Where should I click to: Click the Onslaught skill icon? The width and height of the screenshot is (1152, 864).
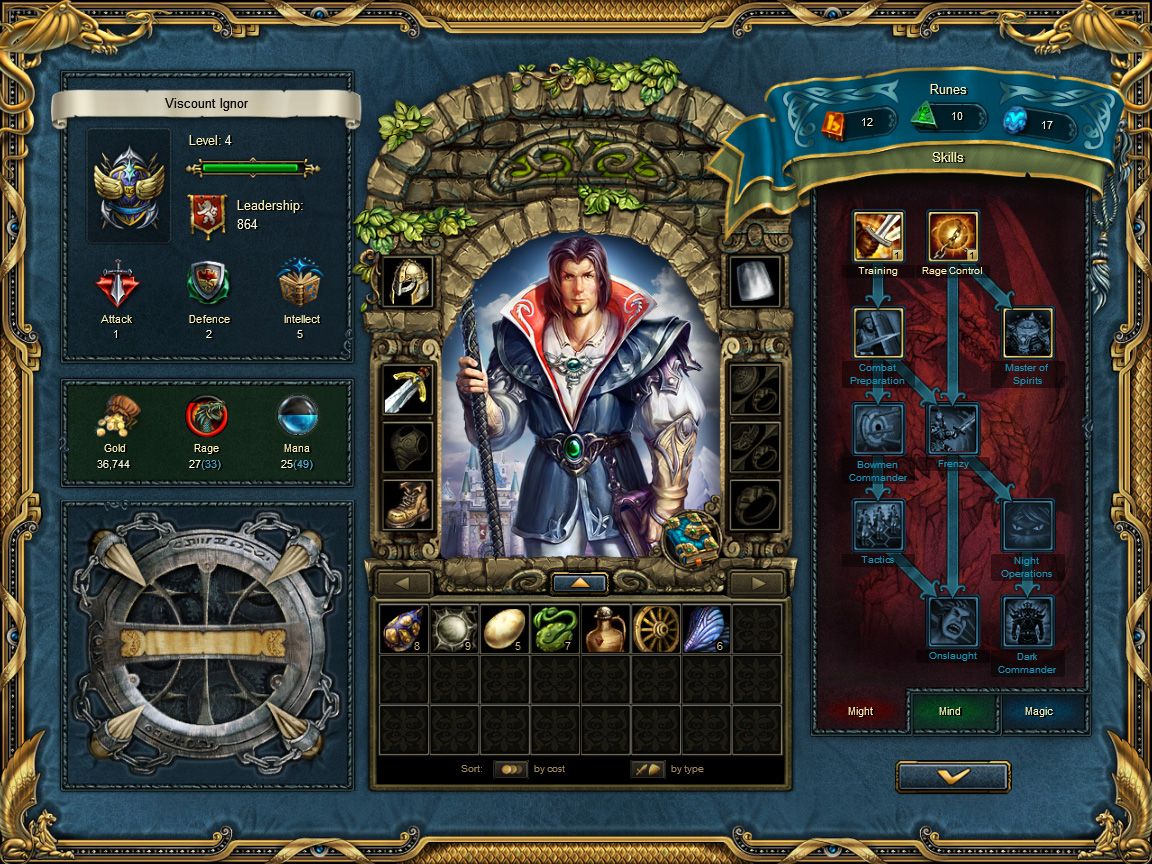tap(952, 621)
